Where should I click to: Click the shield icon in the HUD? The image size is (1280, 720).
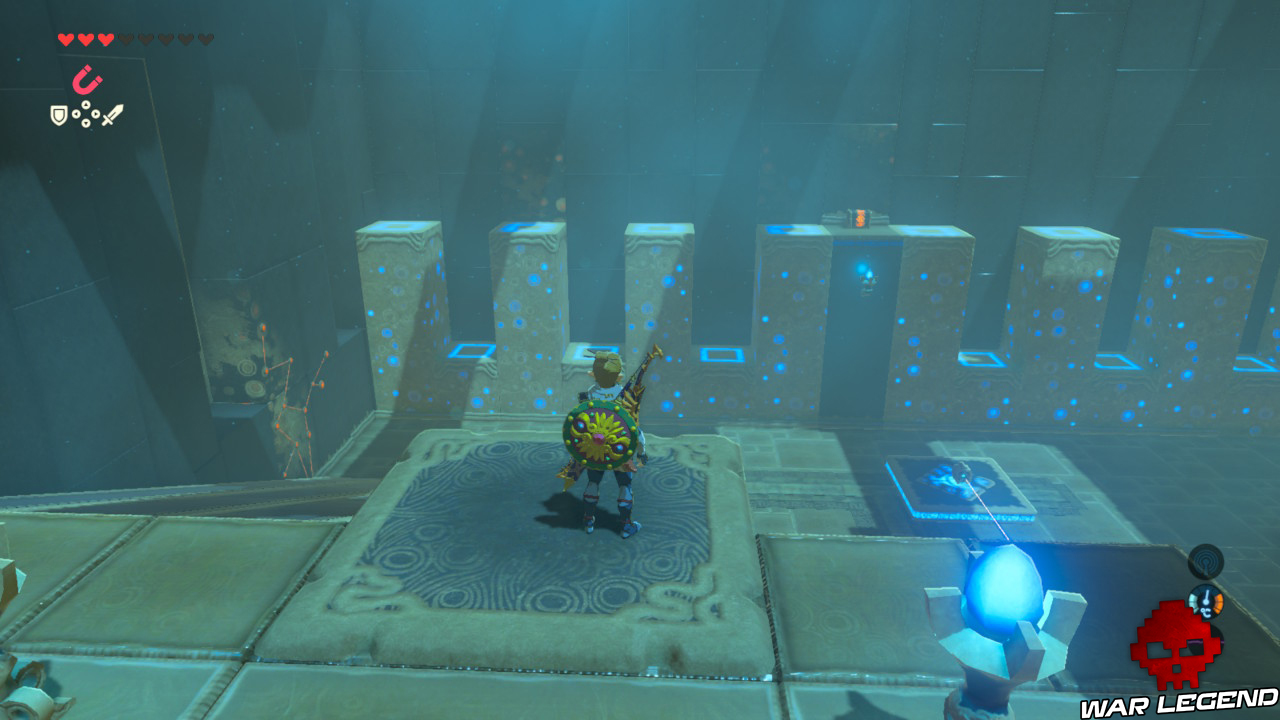click(x=58, y=114)
